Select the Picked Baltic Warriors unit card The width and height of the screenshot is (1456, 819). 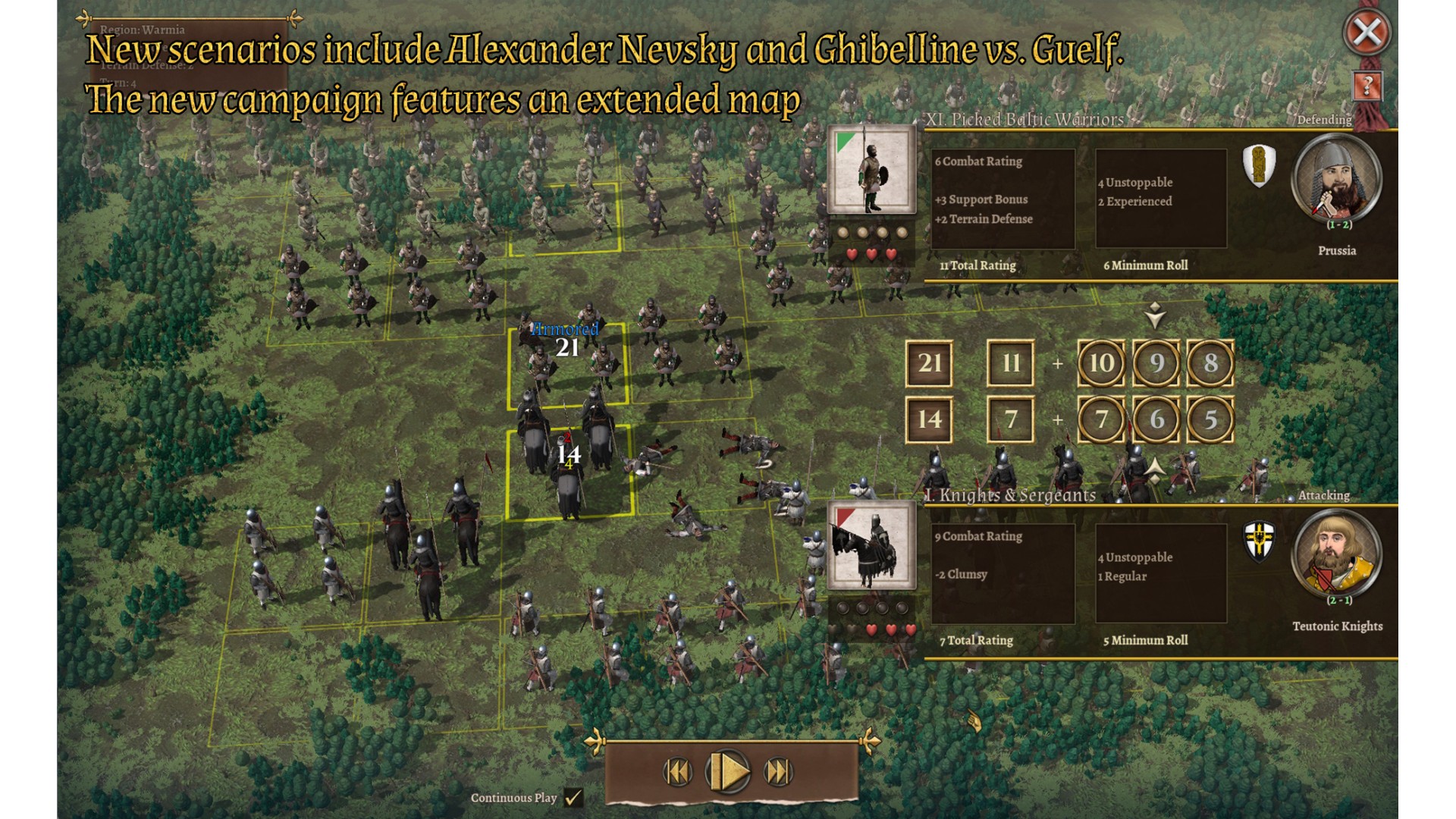[x=871, y=170]
